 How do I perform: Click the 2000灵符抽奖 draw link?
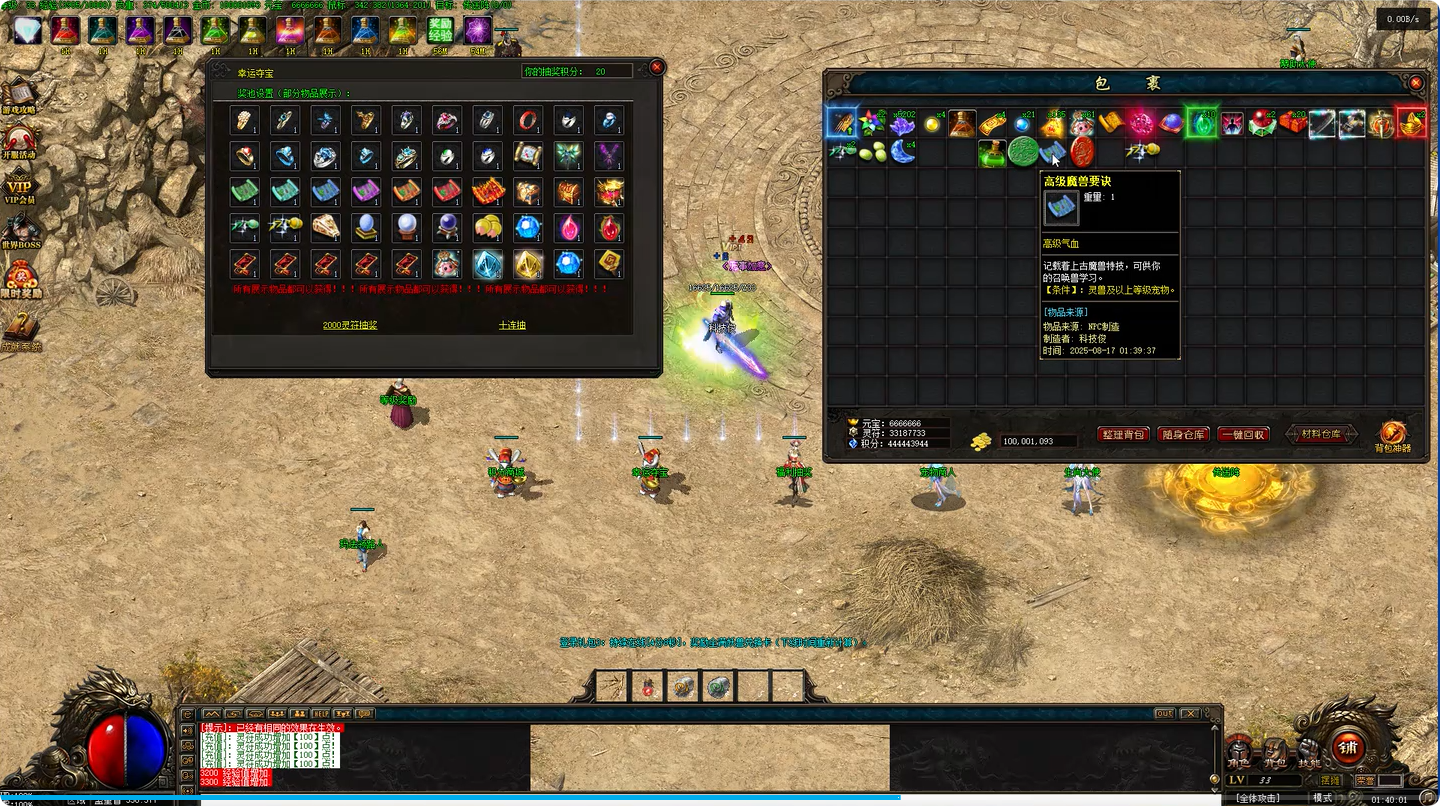click(350, 325)
